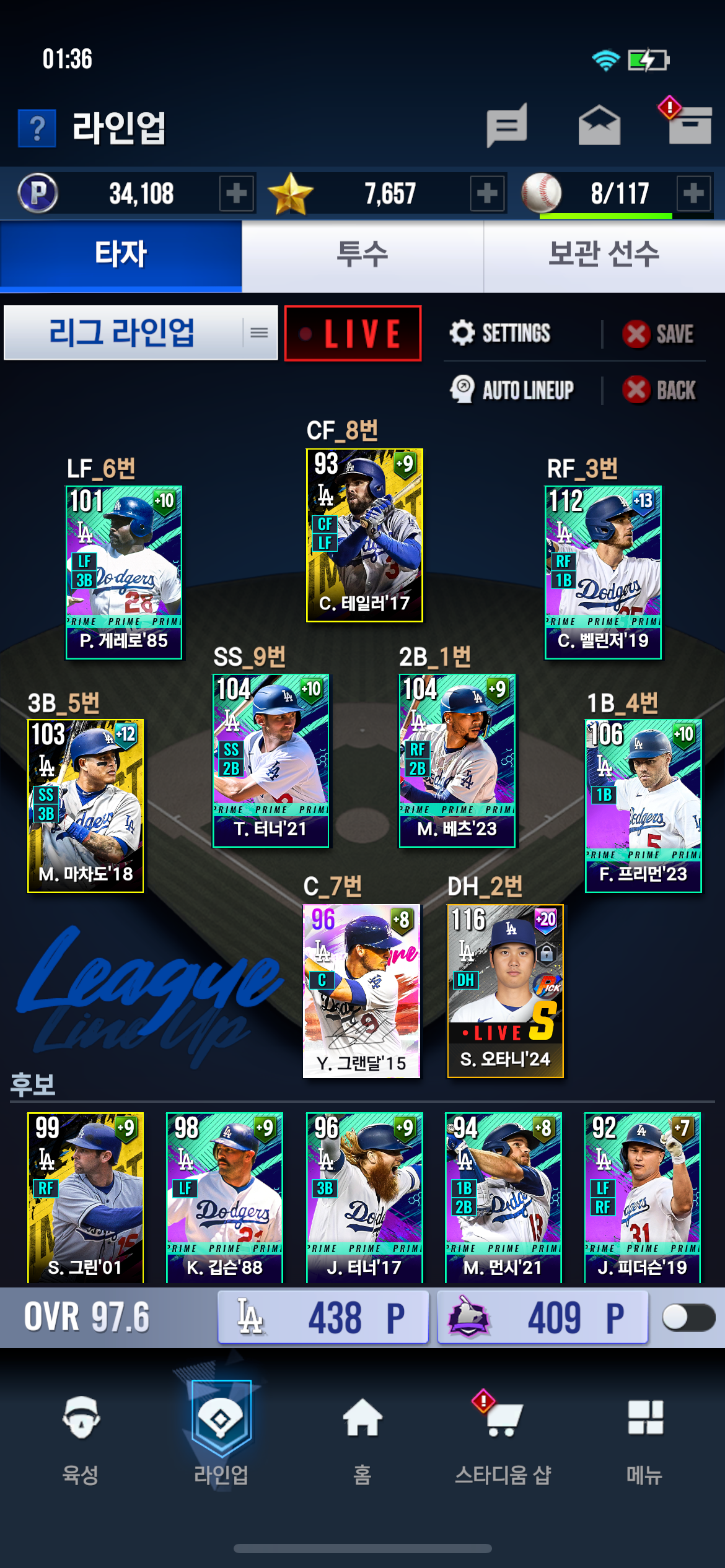Open the help question mark icon
Screen dimensions: 725x1568
37,128
